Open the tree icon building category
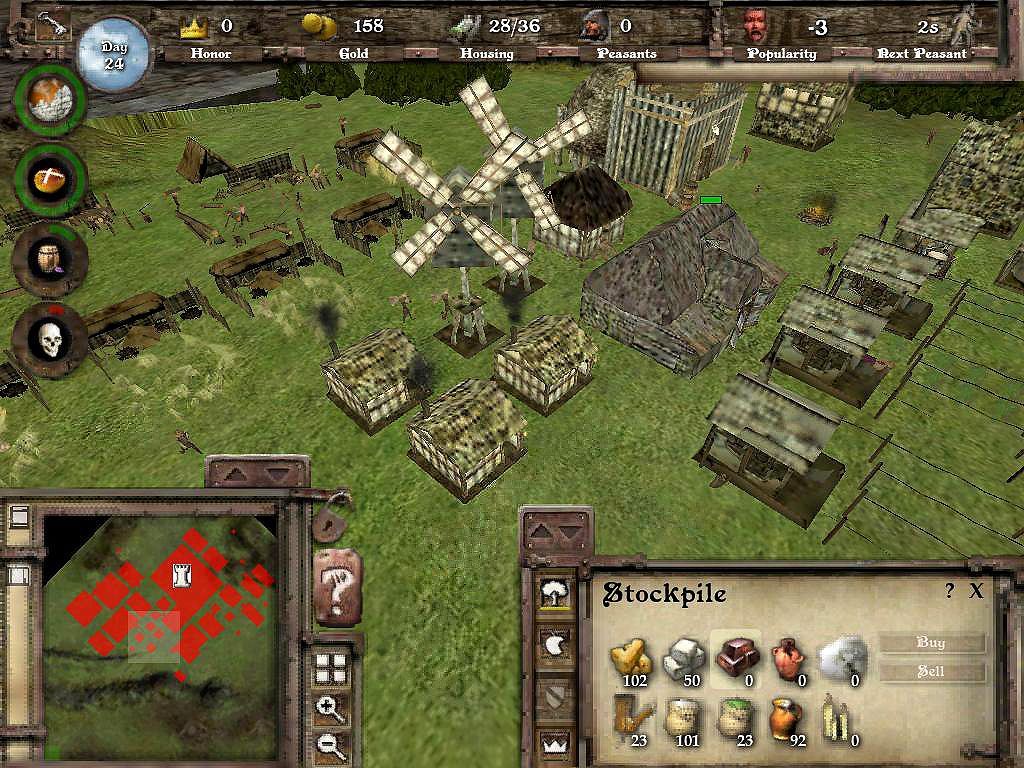The image size is (1024, 768). click(553, 595)
